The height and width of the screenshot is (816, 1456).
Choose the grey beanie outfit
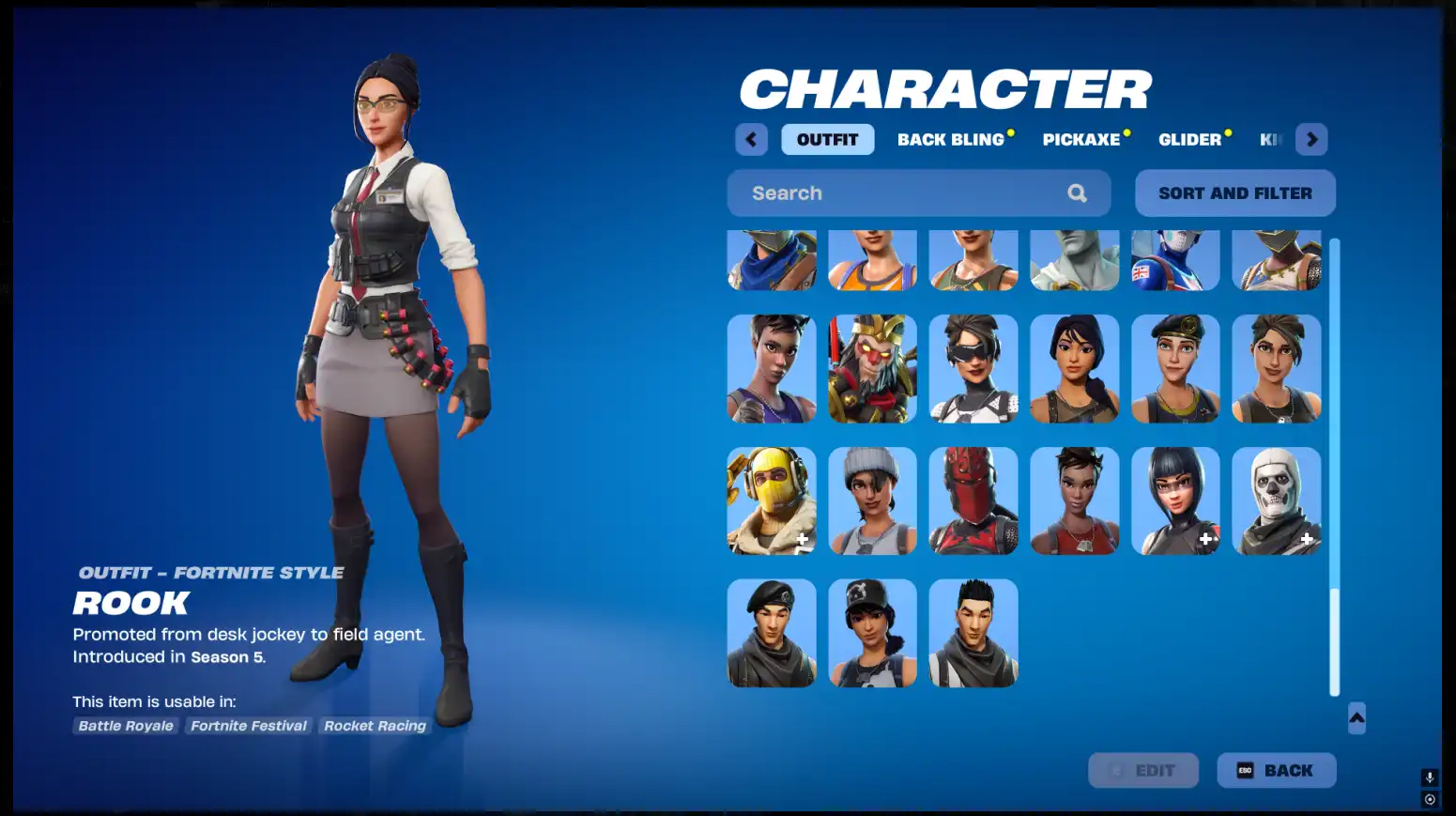[872, 500]
